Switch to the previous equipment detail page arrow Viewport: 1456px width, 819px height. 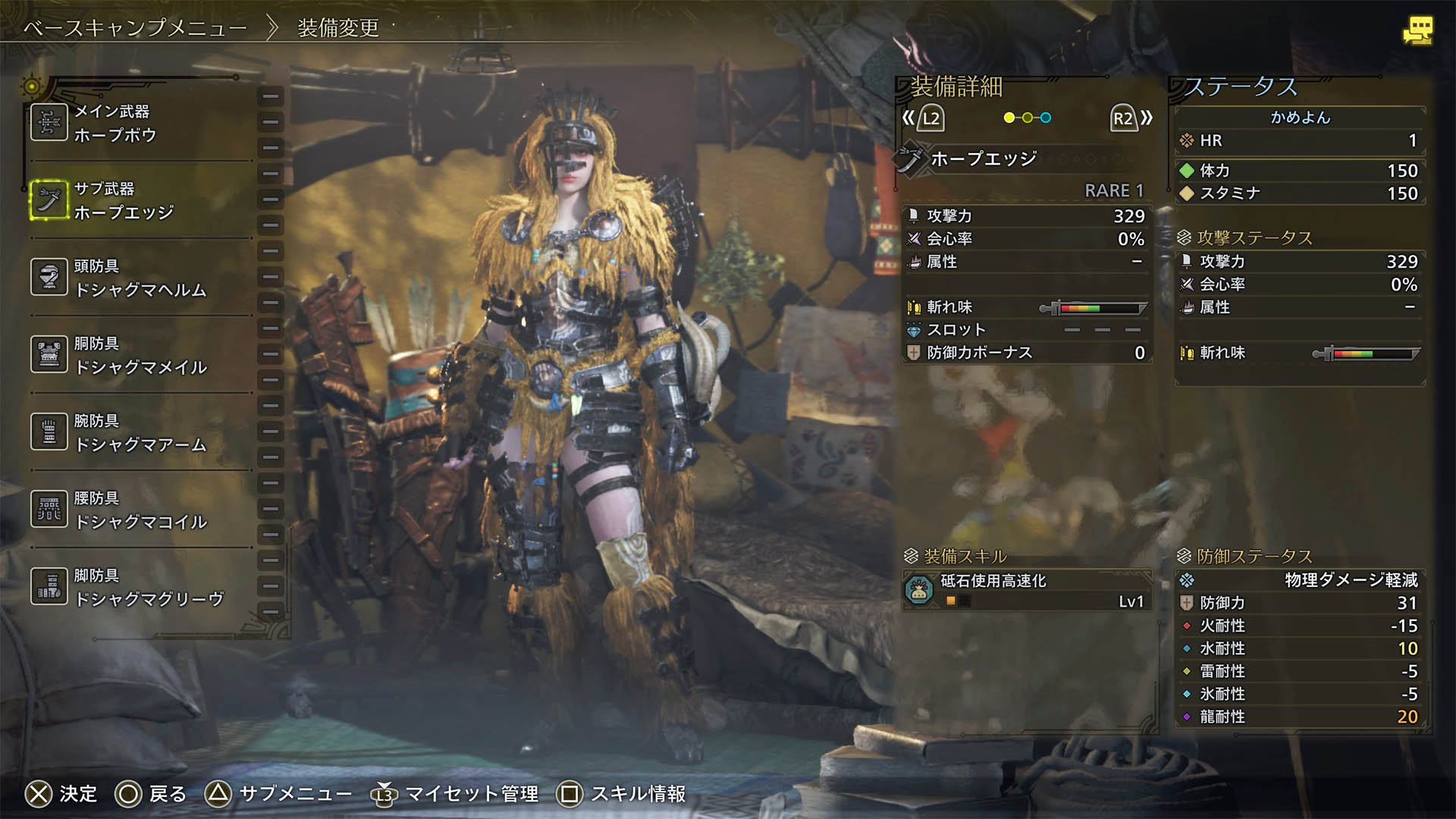point(922,118)
